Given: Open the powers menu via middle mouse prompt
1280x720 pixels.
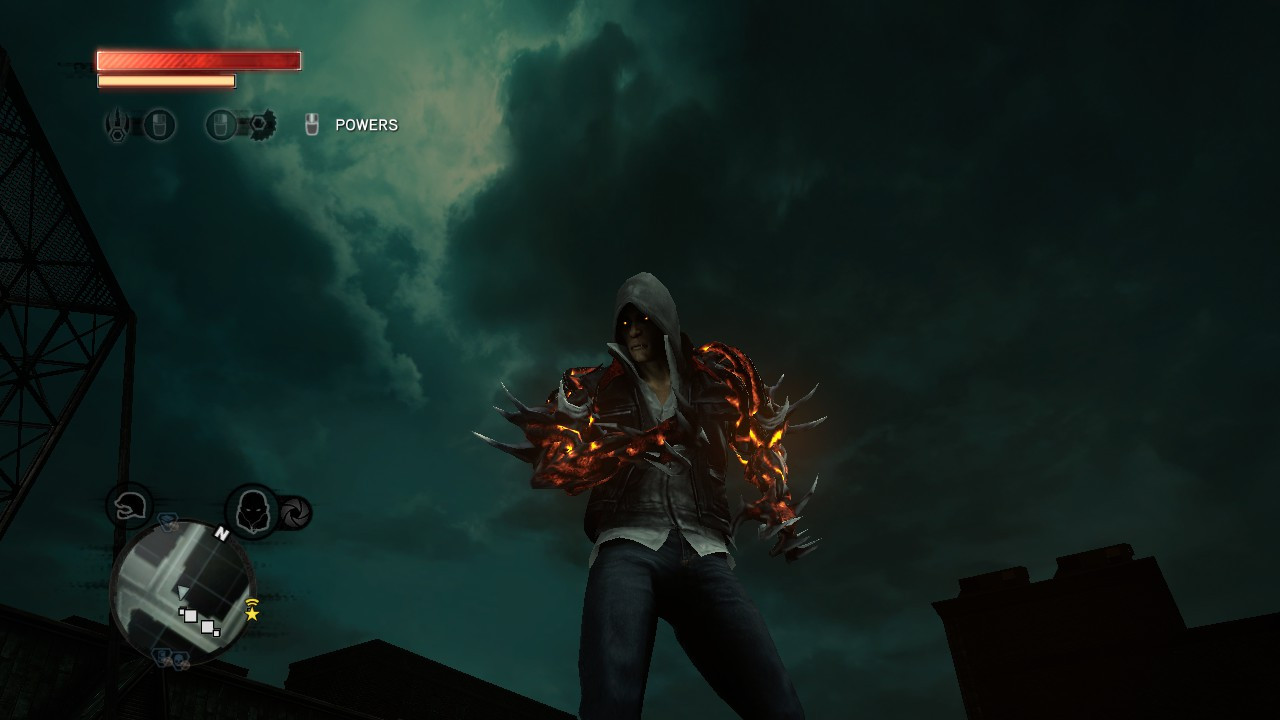Looking at the screenshot, I should pyautogui.click(x=312, y=123).
